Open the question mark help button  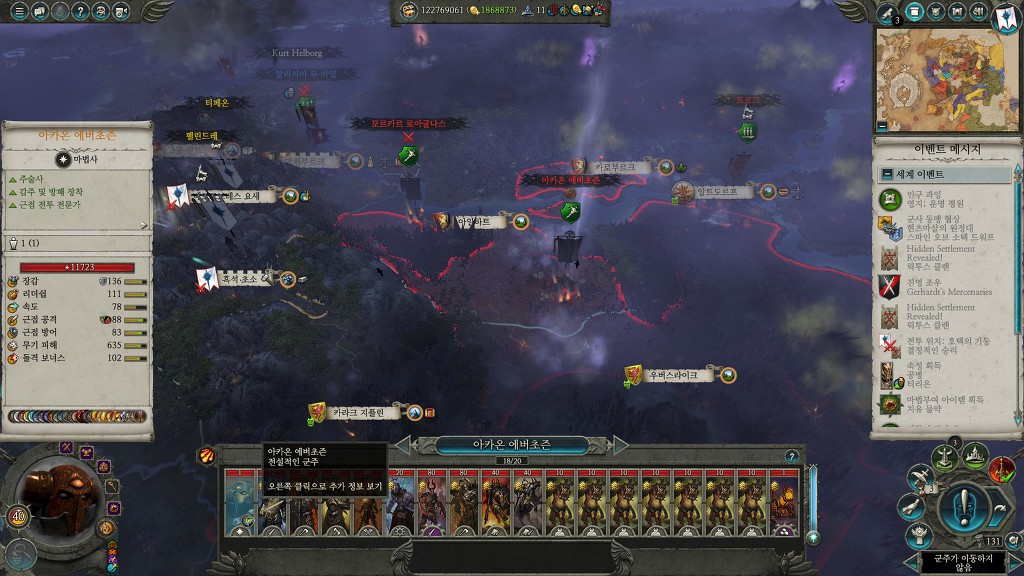click(80, 12)
